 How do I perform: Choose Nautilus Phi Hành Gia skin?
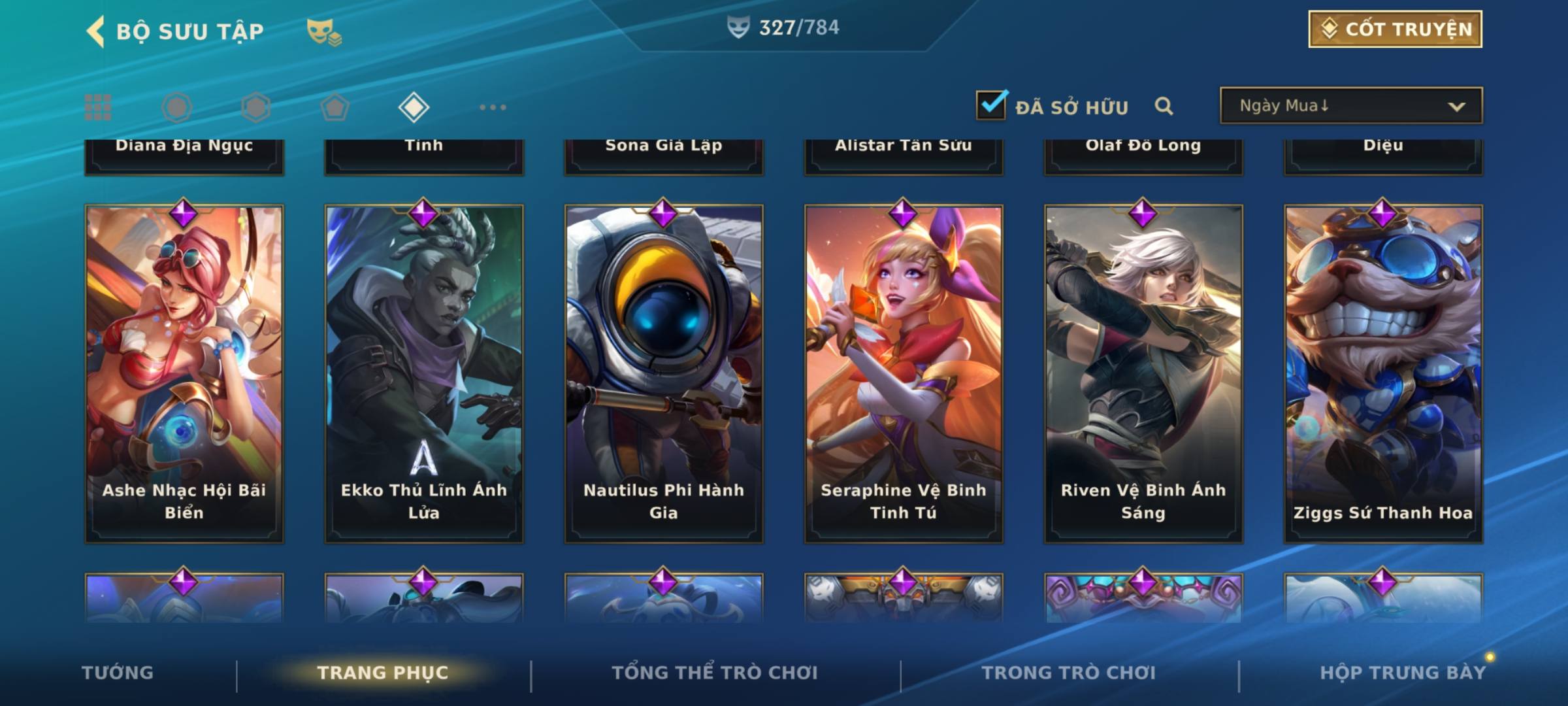pos(664,374)
